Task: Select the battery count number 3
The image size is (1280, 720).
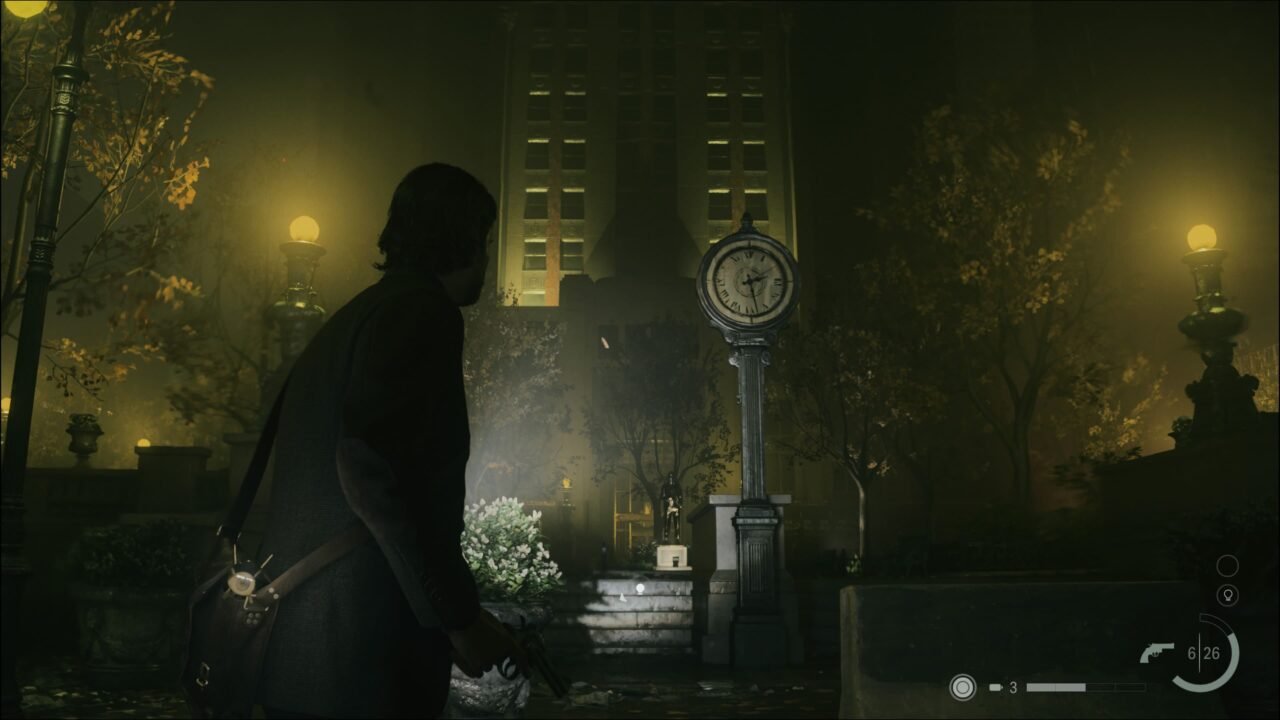Action: (1013, 686)
